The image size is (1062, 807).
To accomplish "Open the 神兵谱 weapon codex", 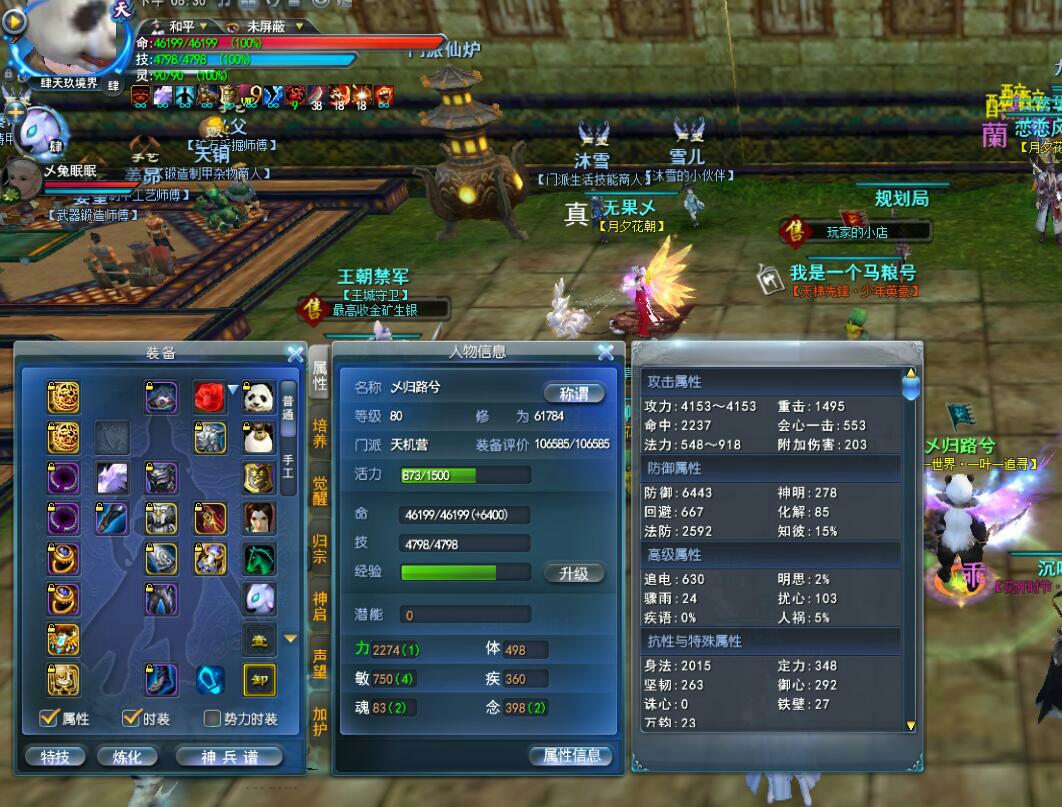I will pos(229,757).
